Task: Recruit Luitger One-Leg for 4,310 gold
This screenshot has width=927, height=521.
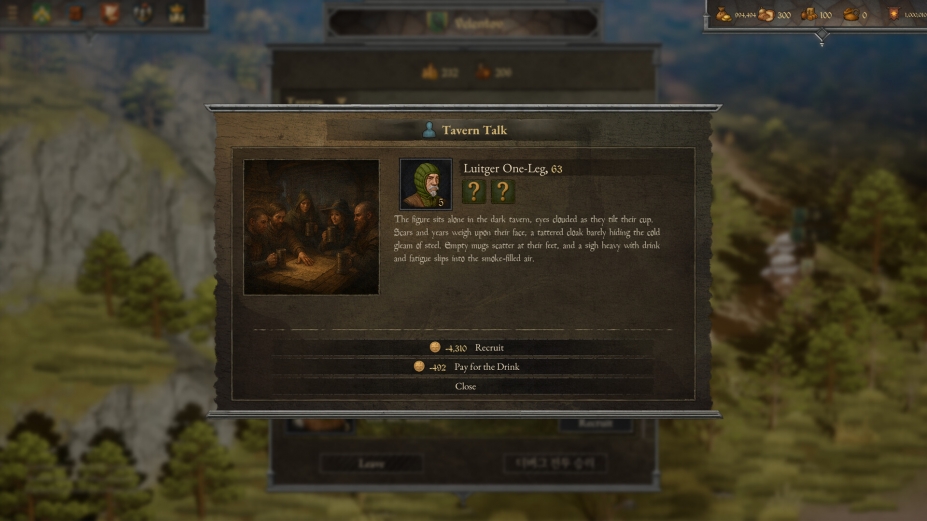Action: (466, 348)
